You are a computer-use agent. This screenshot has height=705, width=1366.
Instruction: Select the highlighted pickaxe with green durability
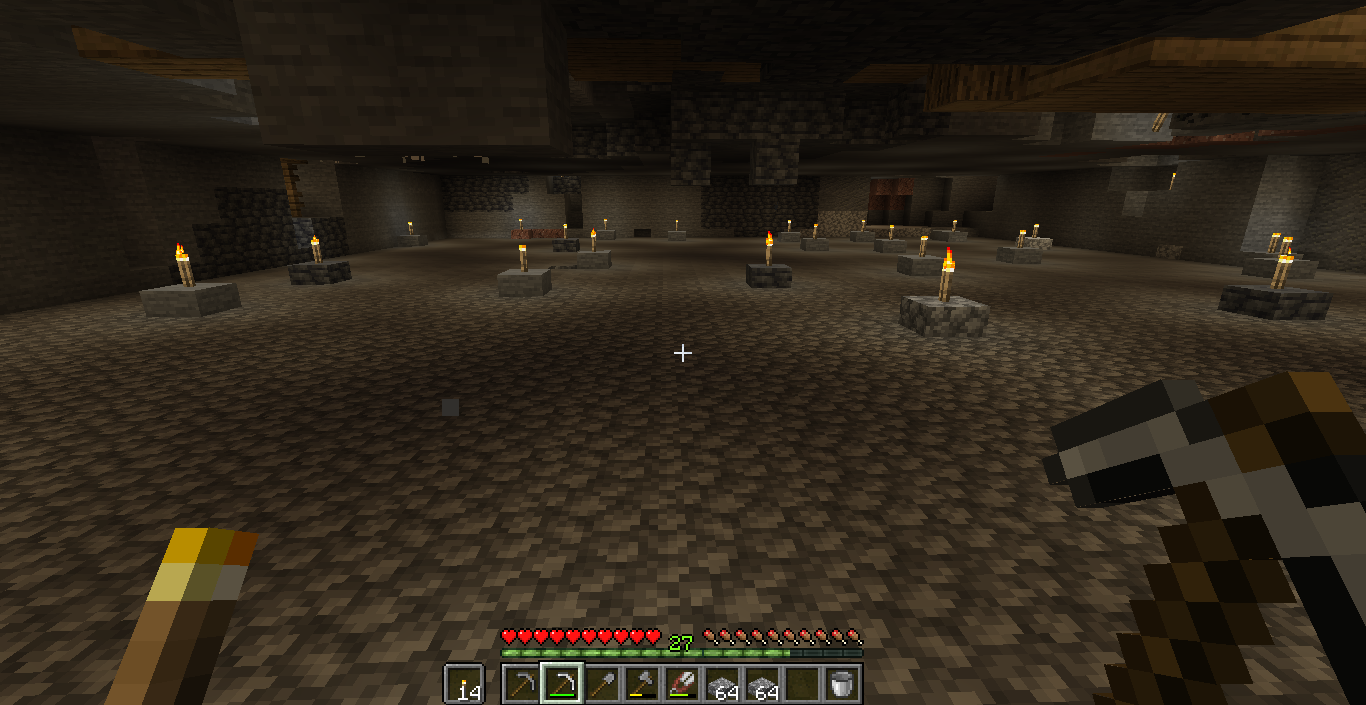coord(561,684)
